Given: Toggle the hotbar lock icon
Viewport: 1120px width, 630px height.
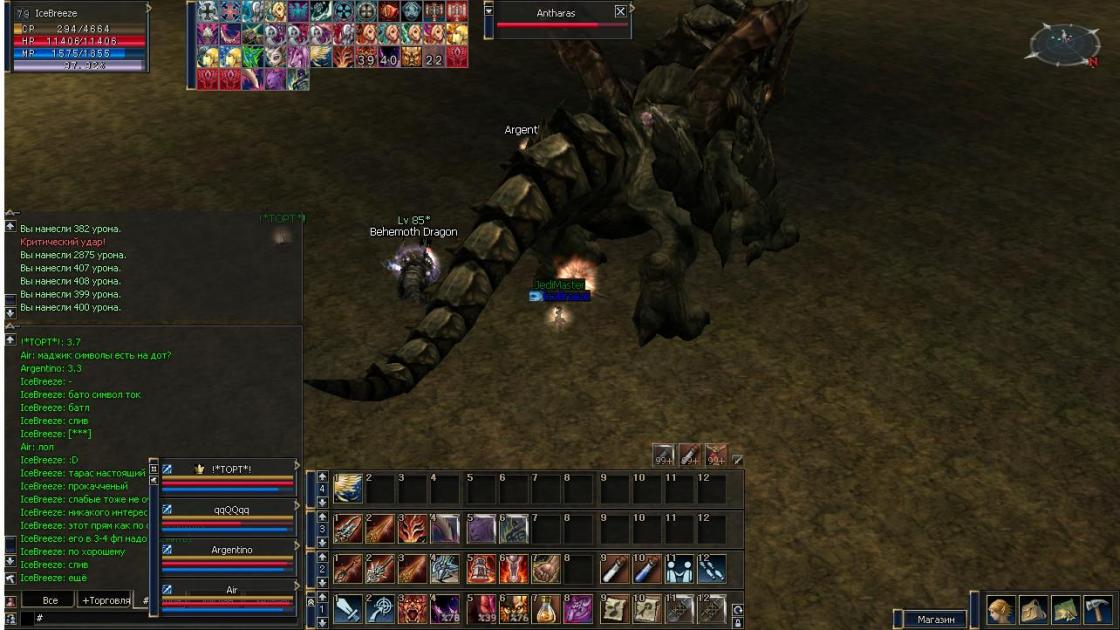Looking at the screenshot, I should tap(738, 622).
